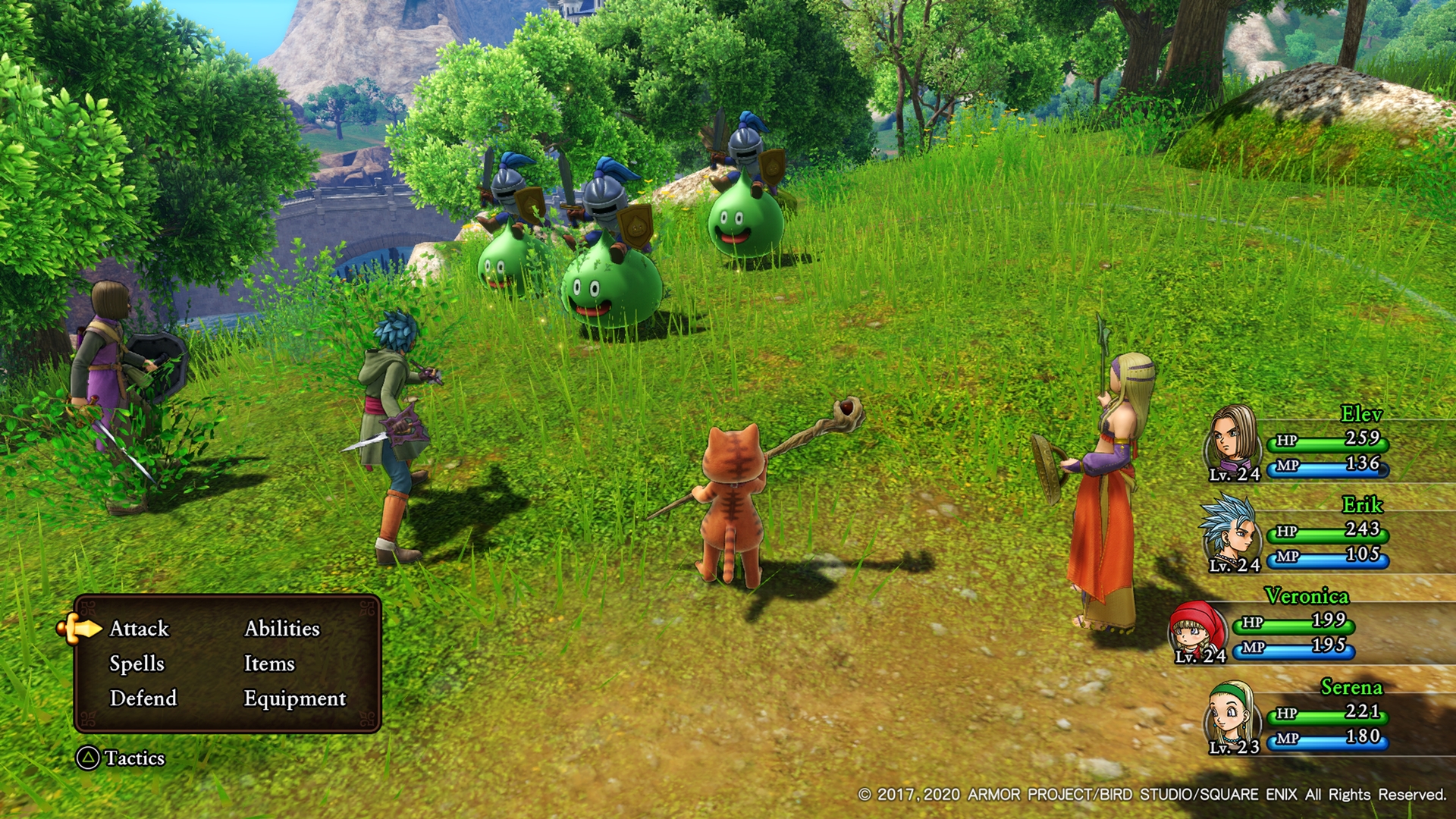Open the Spells menu
The height and width of the screenshot is (819, 1456).
click(136, 664)
